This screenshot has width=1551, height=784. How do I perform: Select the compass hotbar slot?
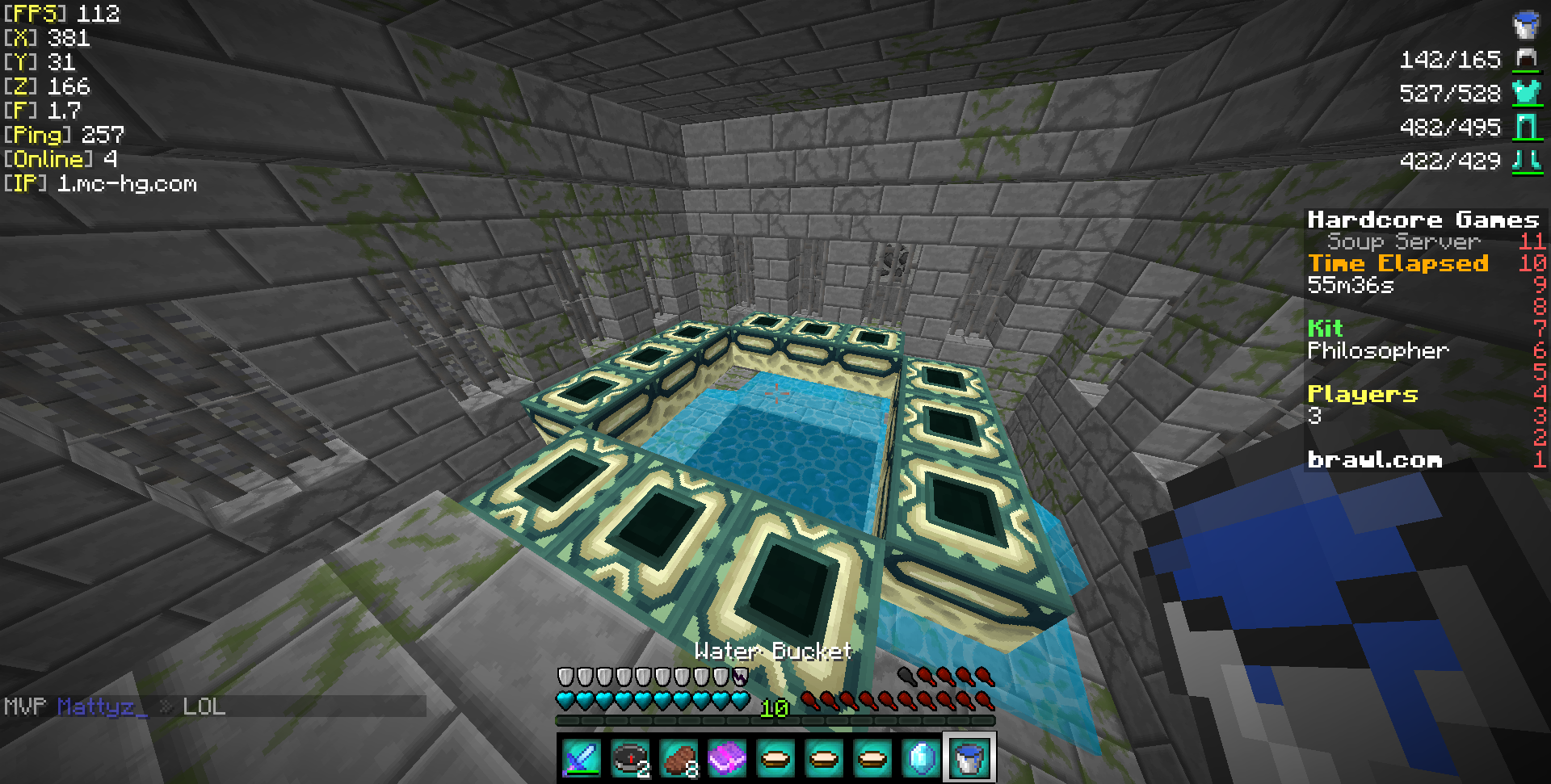(x=630, y=758)
